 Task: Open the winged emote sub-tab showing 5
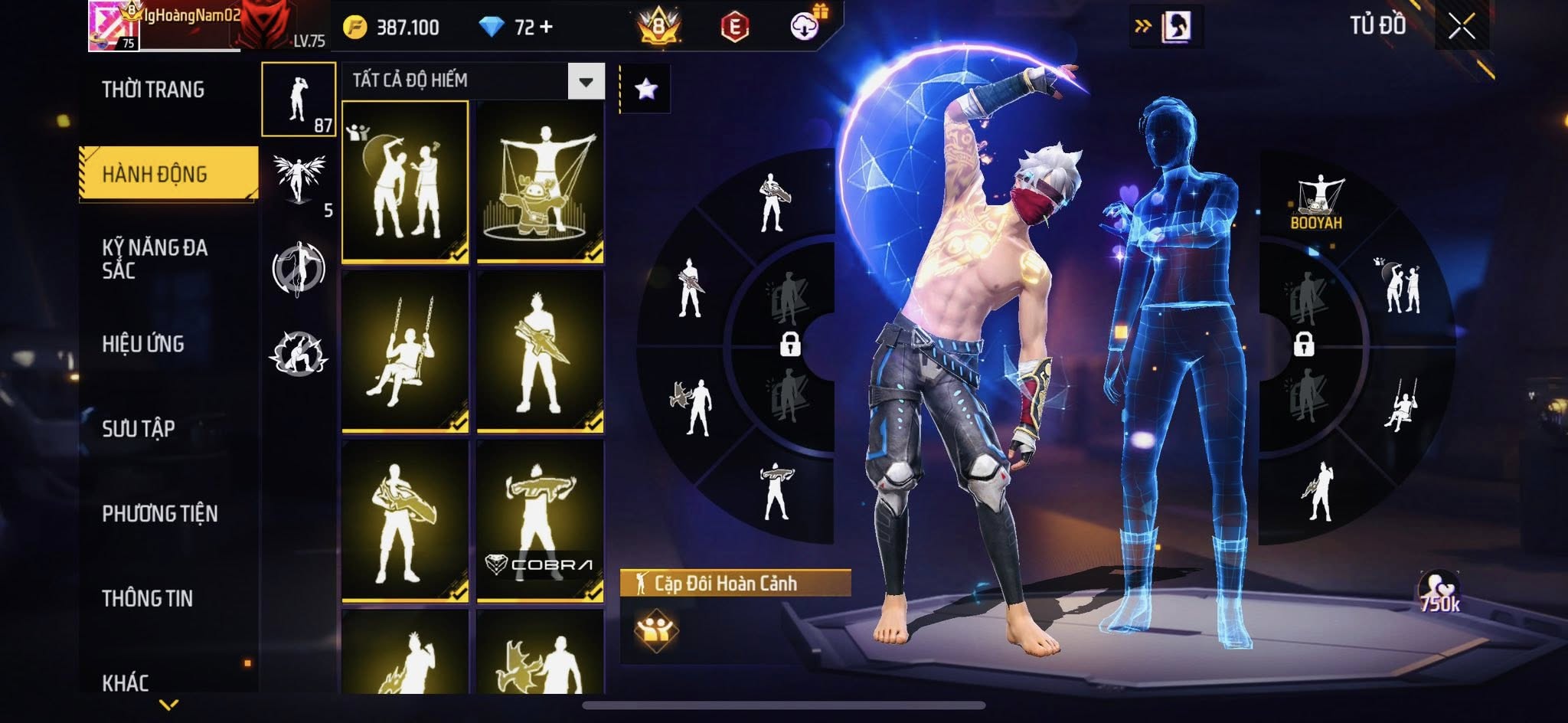[299, 182]
